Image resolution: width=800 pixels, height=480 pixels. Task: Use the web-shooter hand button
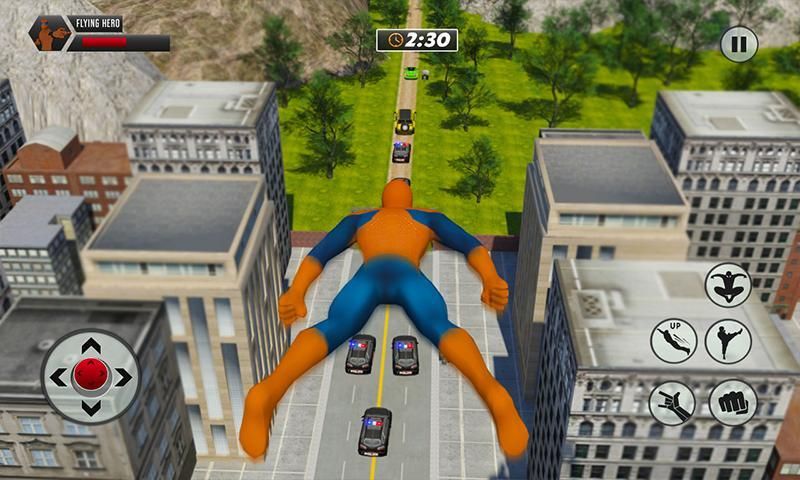pos(672,402)
